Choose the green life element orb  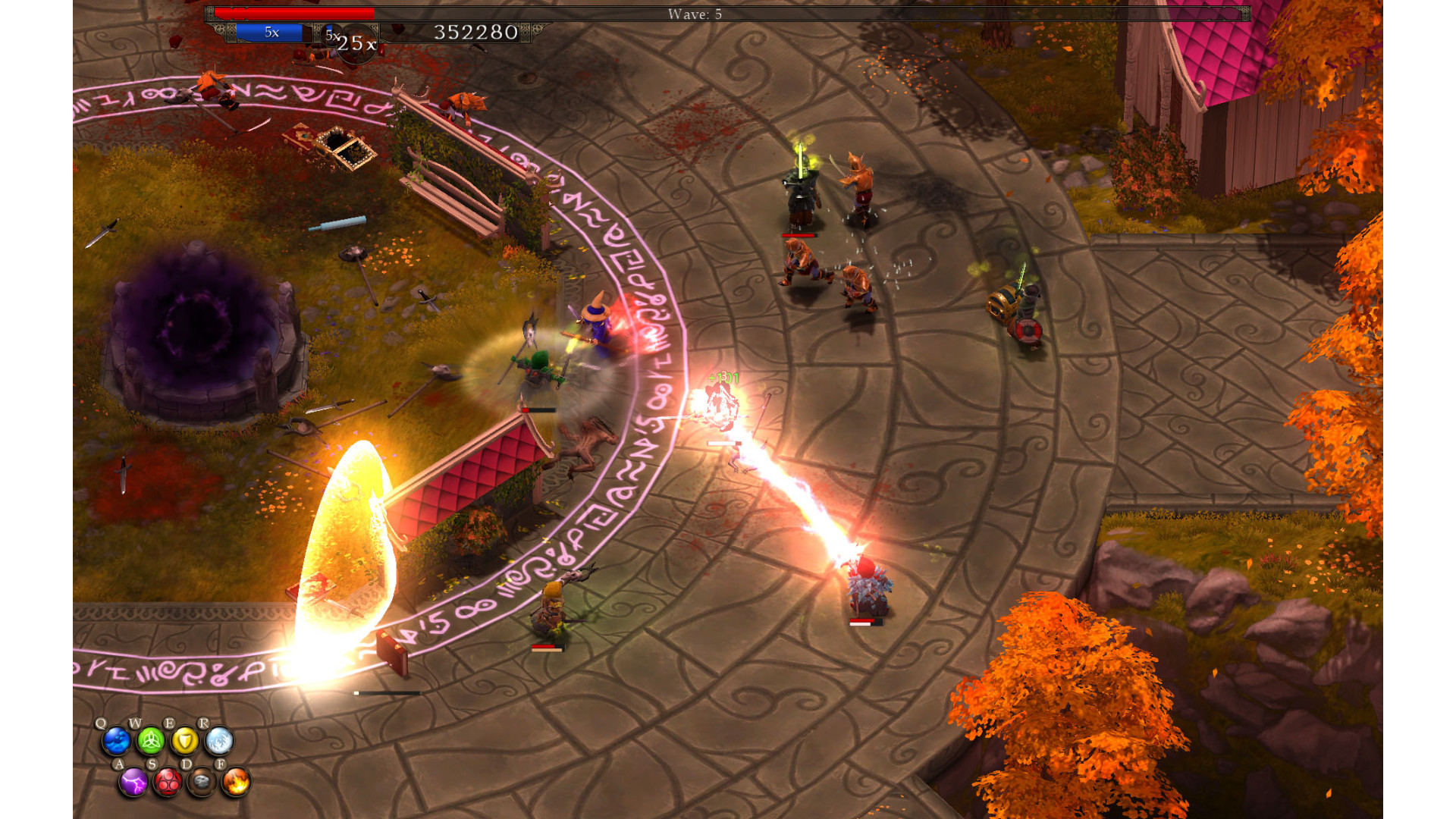pos(151,741)
